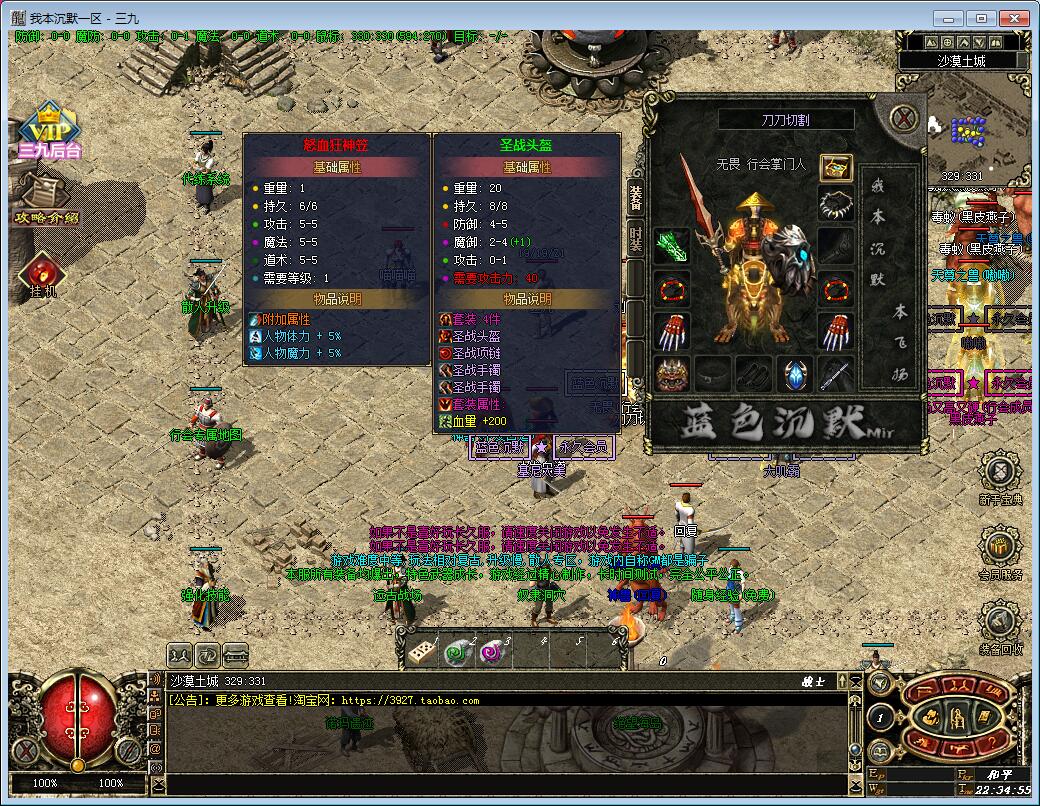Open 会员服务 member services
1040x806 pixels.
tap(999, 555)
